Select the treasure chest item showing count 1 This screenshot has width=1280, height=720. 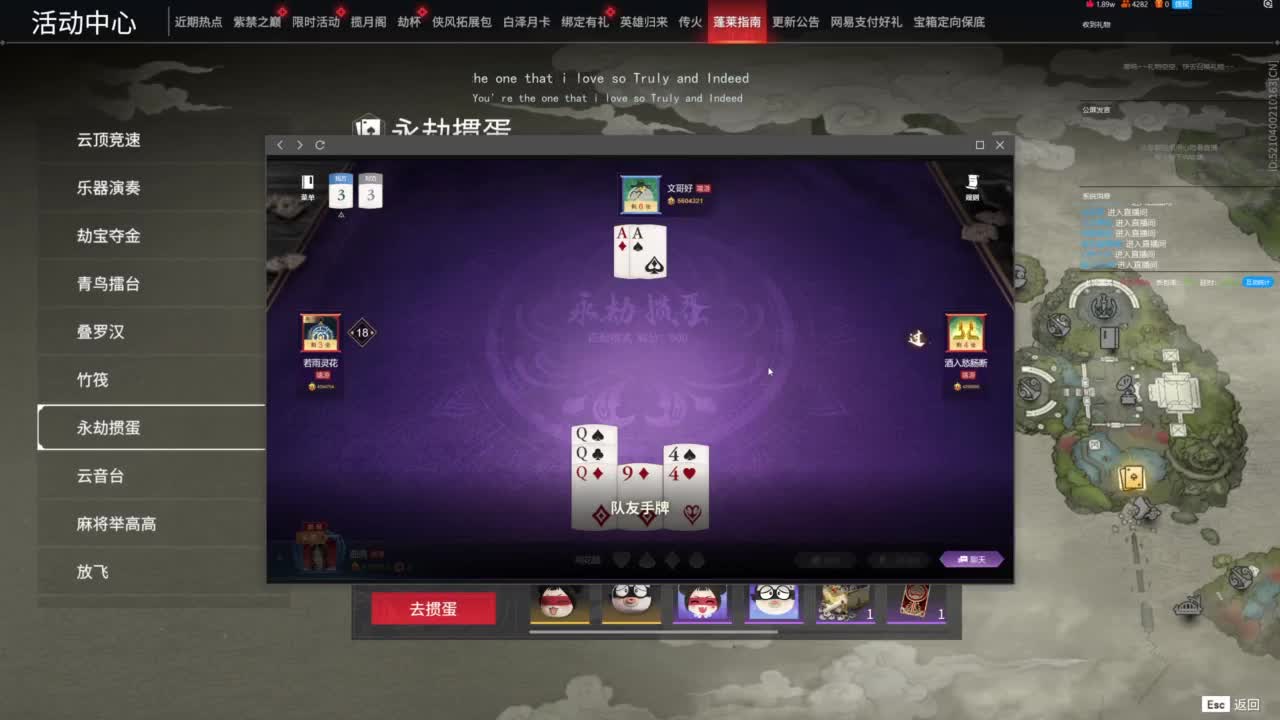pos(845,601)
